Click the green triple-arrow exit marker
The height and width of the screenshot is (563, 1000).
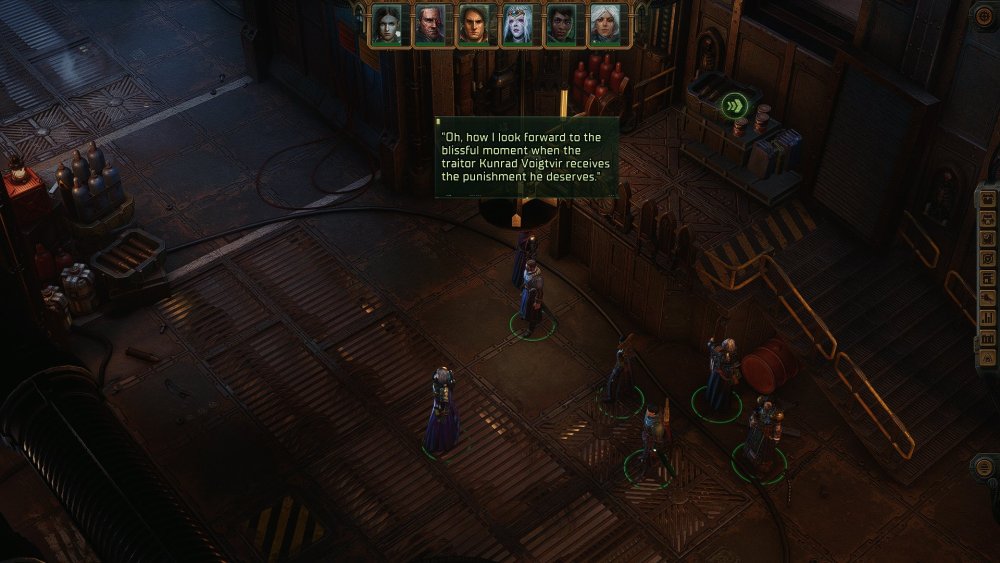coord(736,106)
